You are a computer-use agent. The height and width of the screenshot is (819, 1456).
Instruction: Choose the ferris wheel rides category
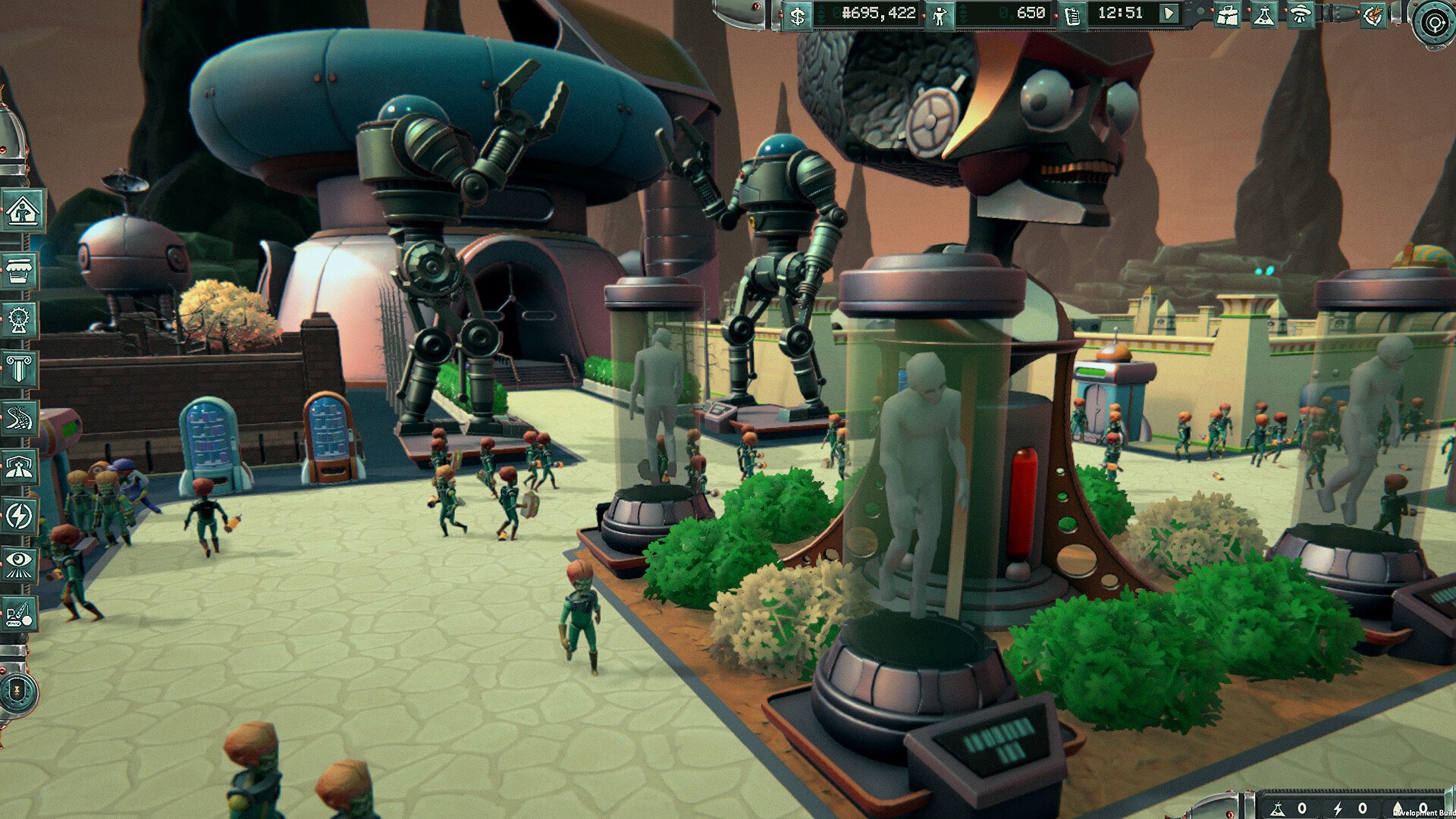pyautogui.click(x=19, y=319)
